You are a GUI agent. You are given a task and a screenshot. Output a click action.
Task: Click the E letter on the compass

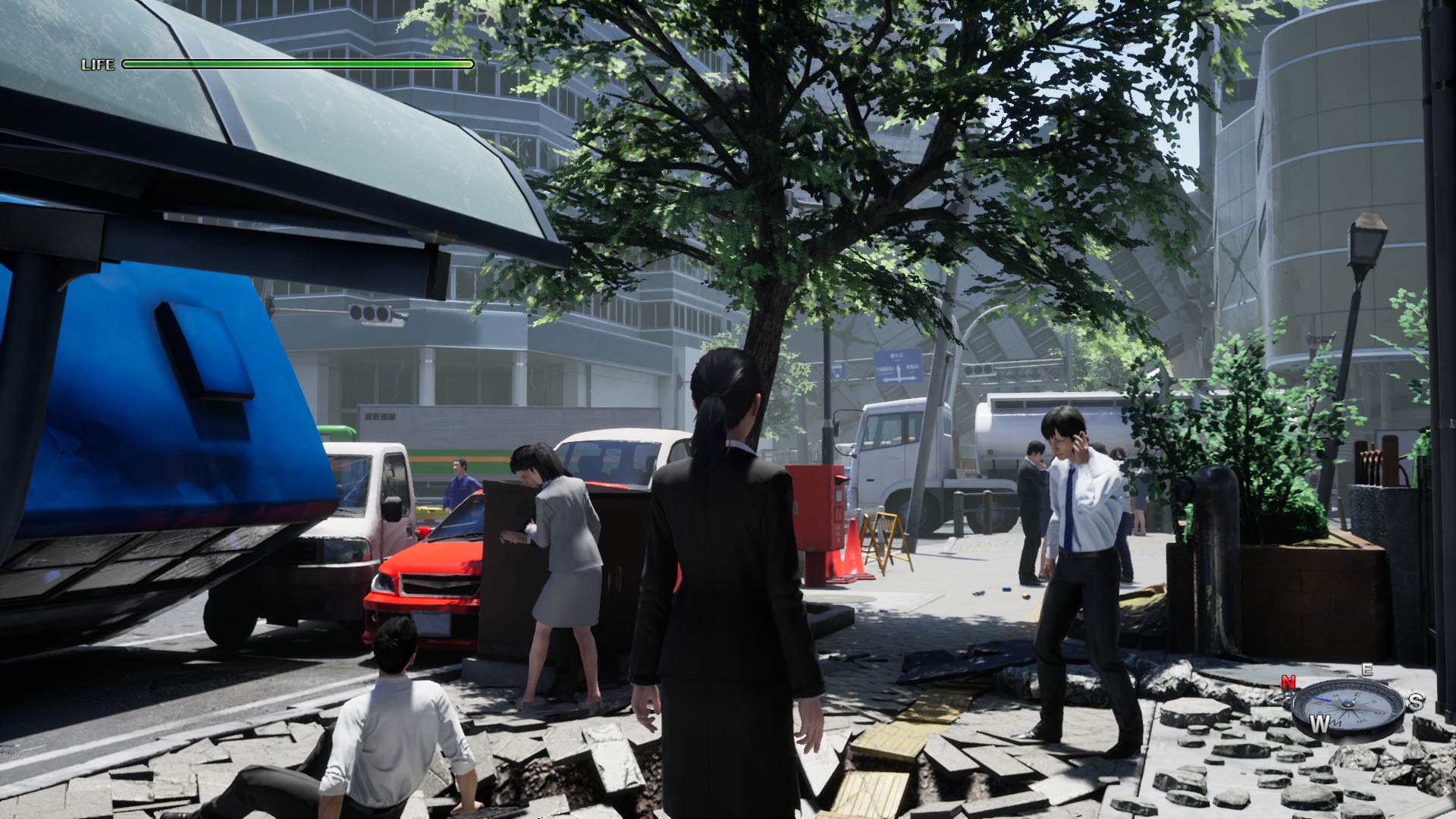pos(1367,671)
